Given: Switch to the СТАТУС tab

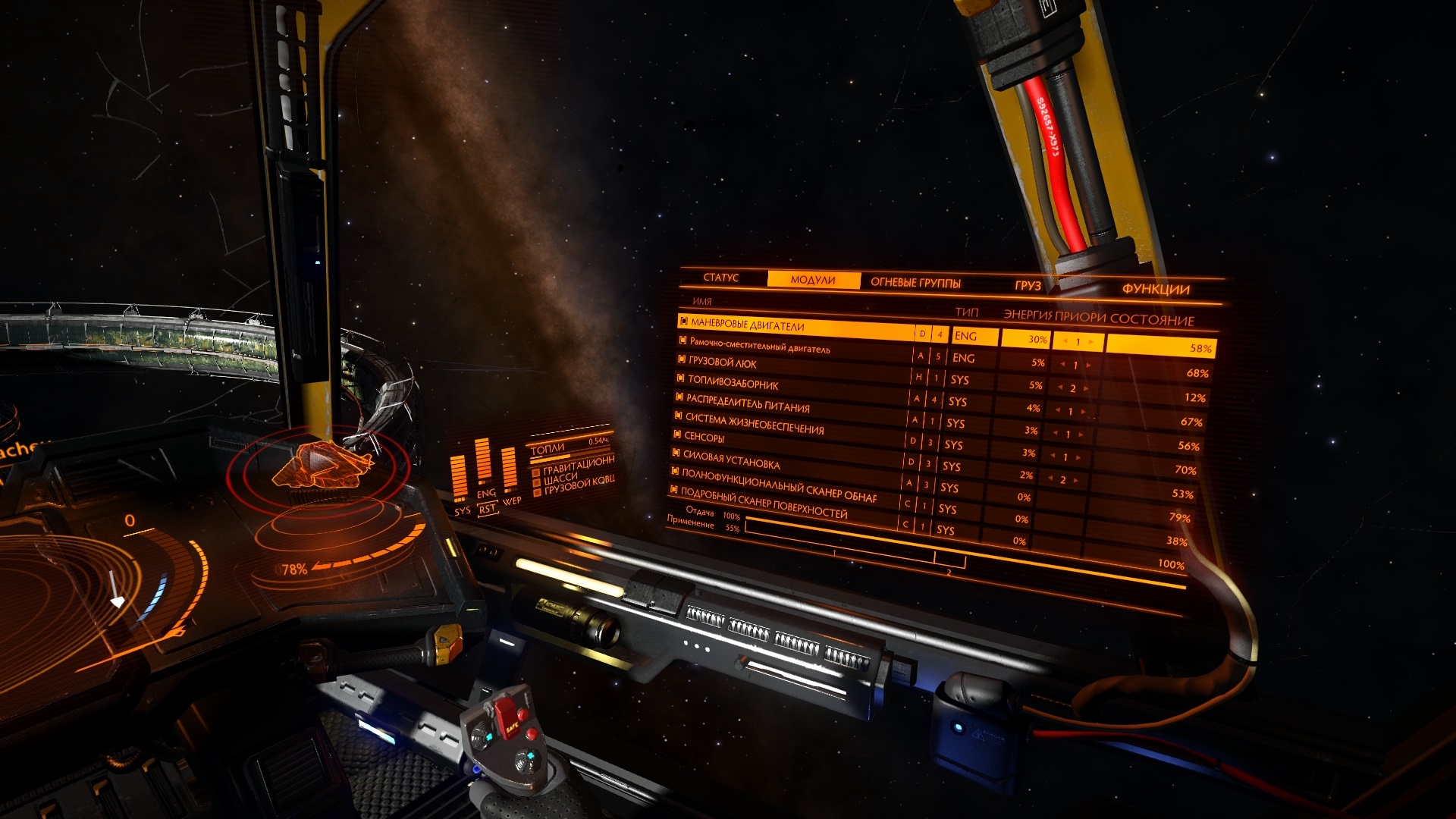Looking at the screenshot, I should 720,278.
